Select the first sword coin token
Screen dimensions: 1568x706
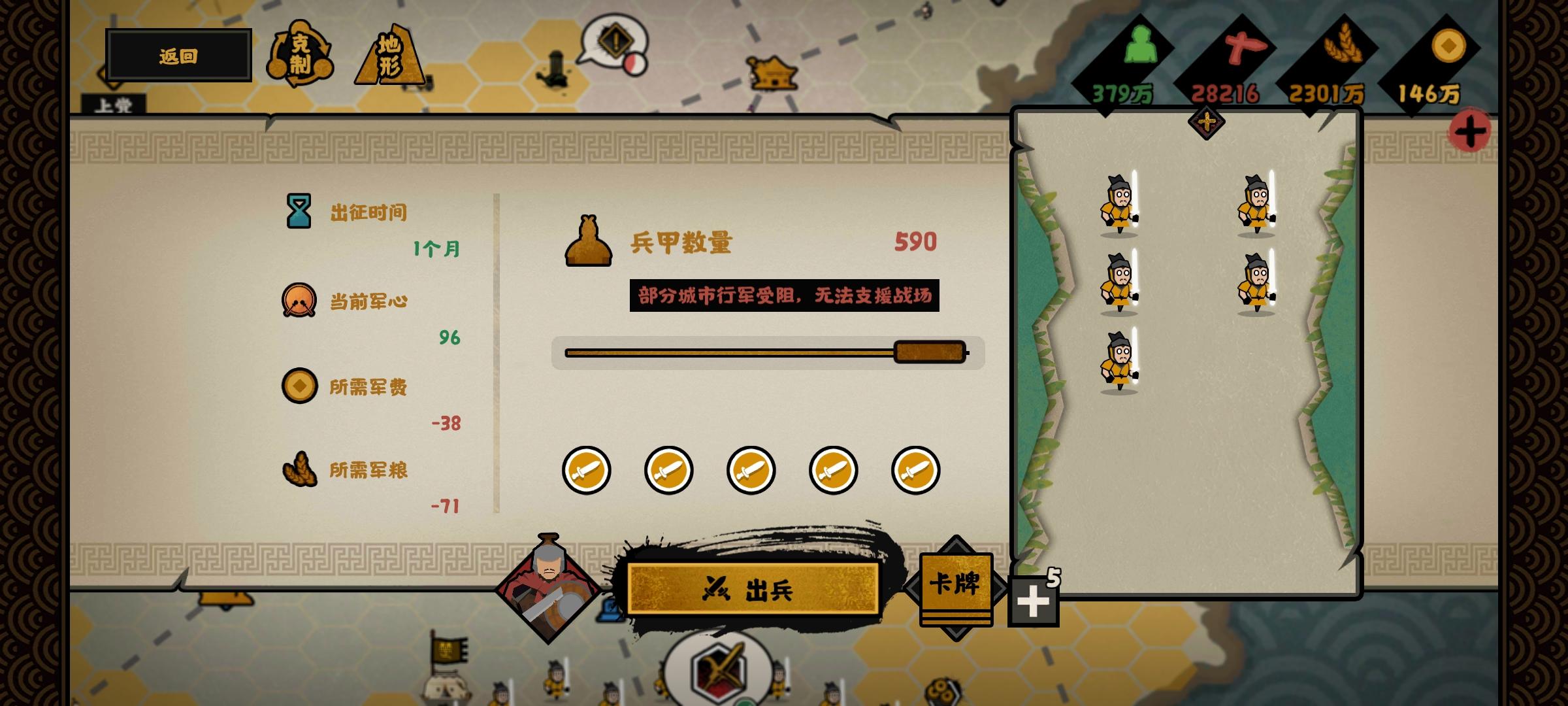(586, 472)
